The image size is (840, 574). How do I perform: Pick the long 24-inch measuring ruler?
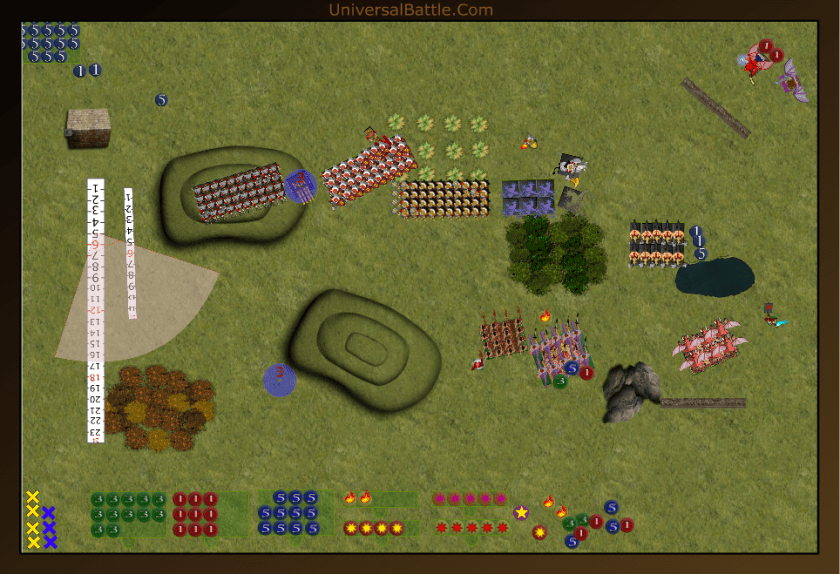pos(96,310)
